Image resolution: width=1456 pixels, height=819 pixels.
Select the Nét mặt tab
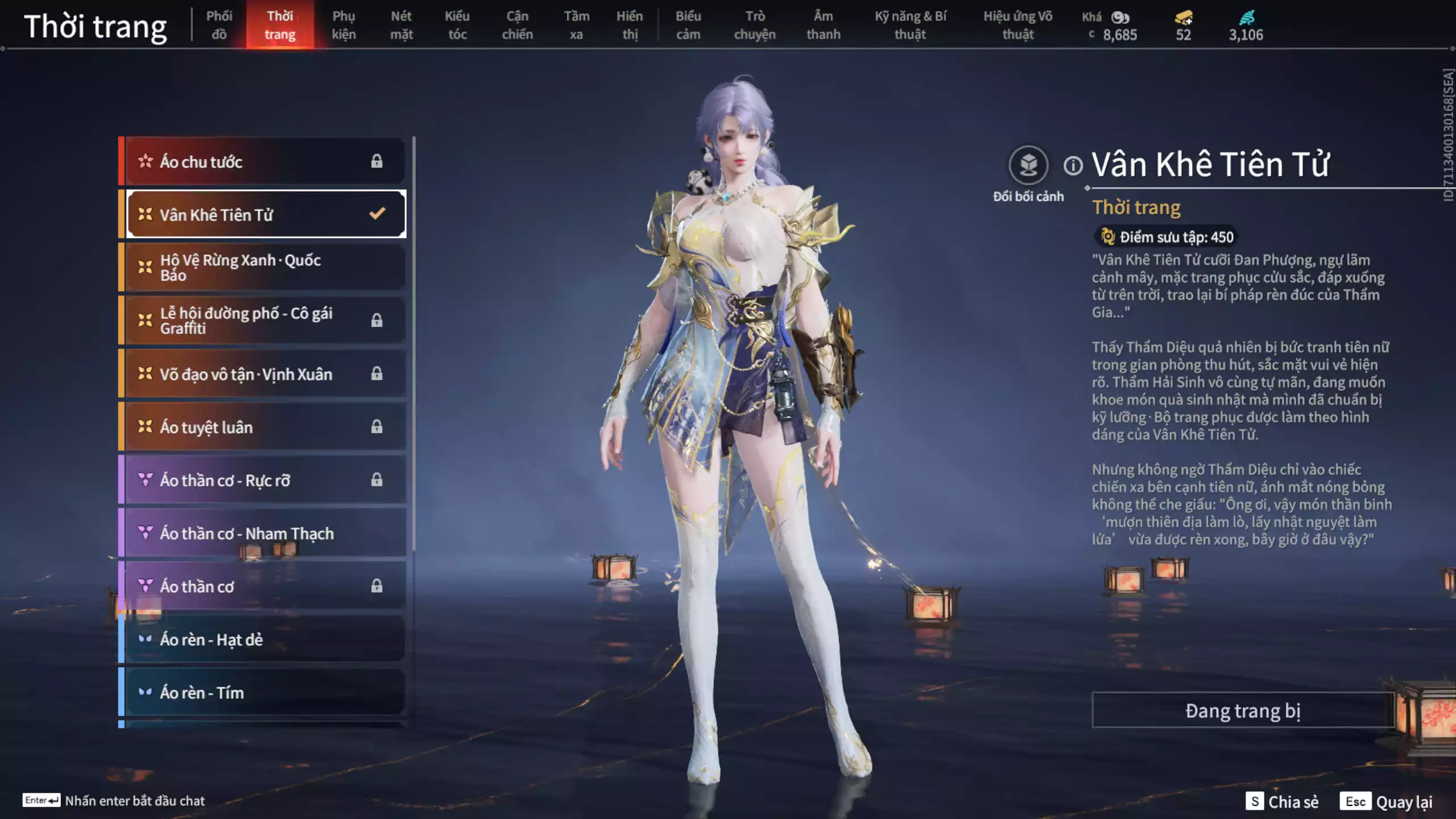tap(401, 25)
